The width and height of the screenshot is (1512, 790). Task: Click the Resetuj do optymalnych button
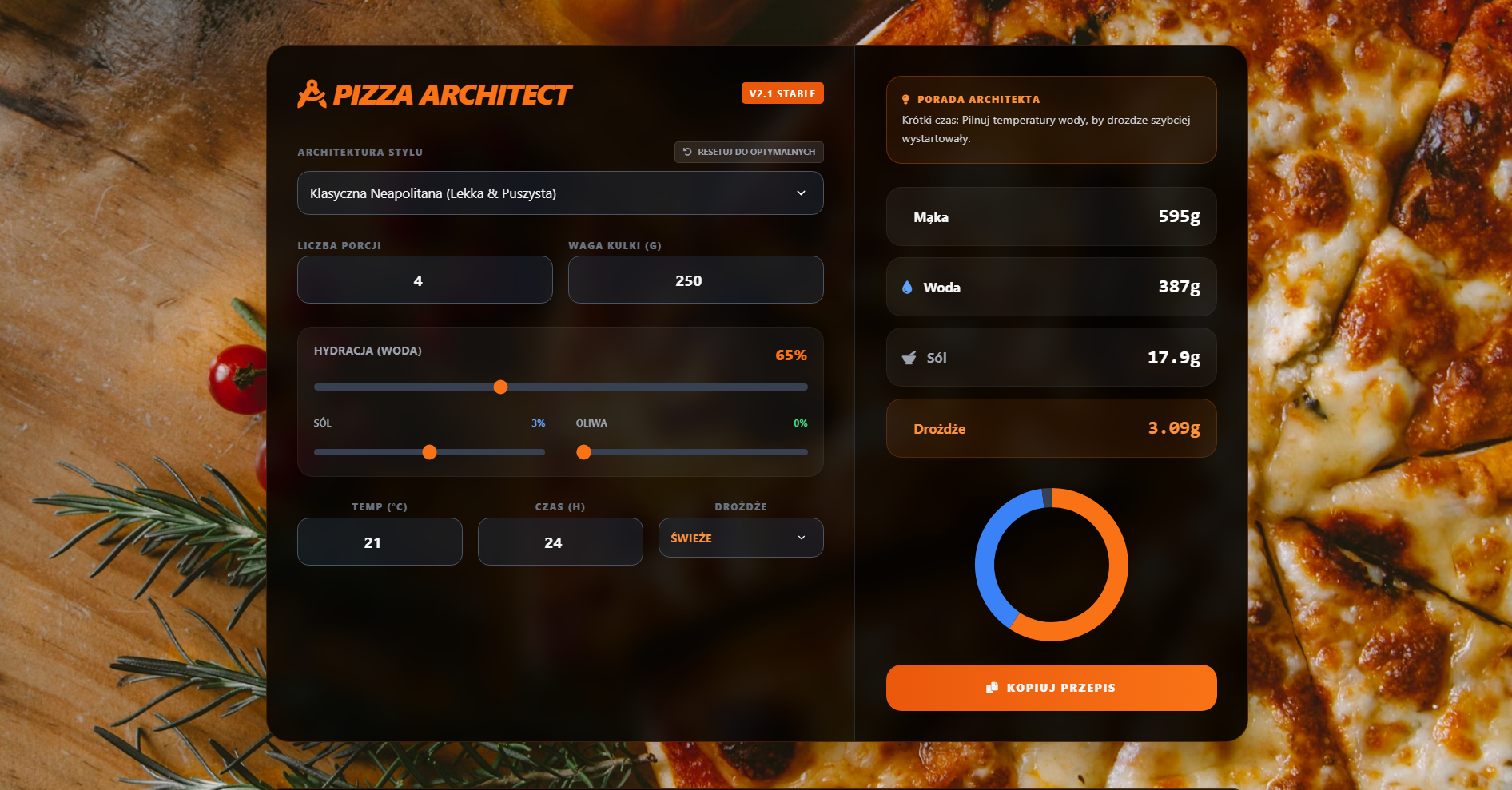[x=749, y=152]
